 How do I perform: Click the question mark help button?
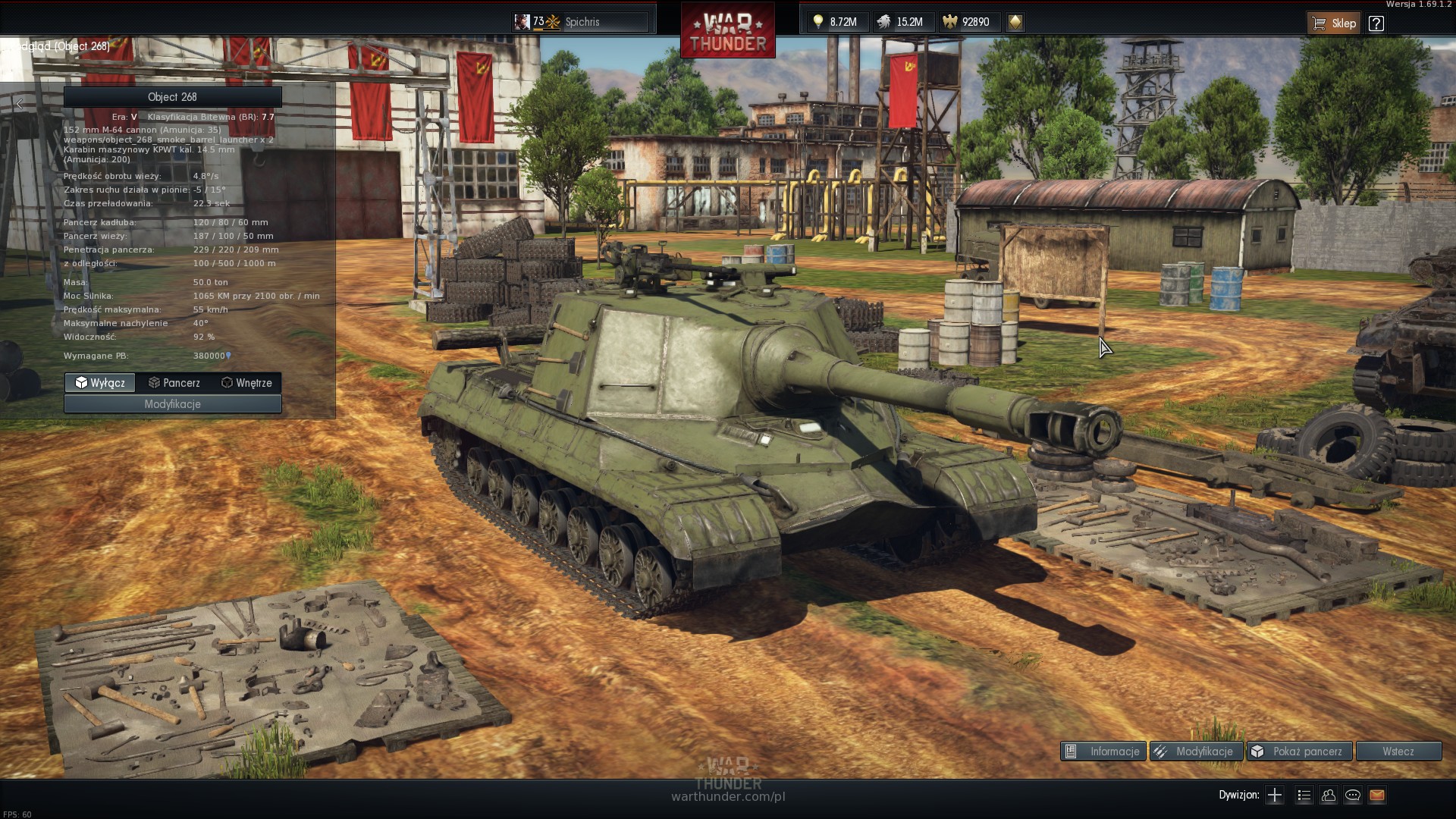pos(1376,23)
